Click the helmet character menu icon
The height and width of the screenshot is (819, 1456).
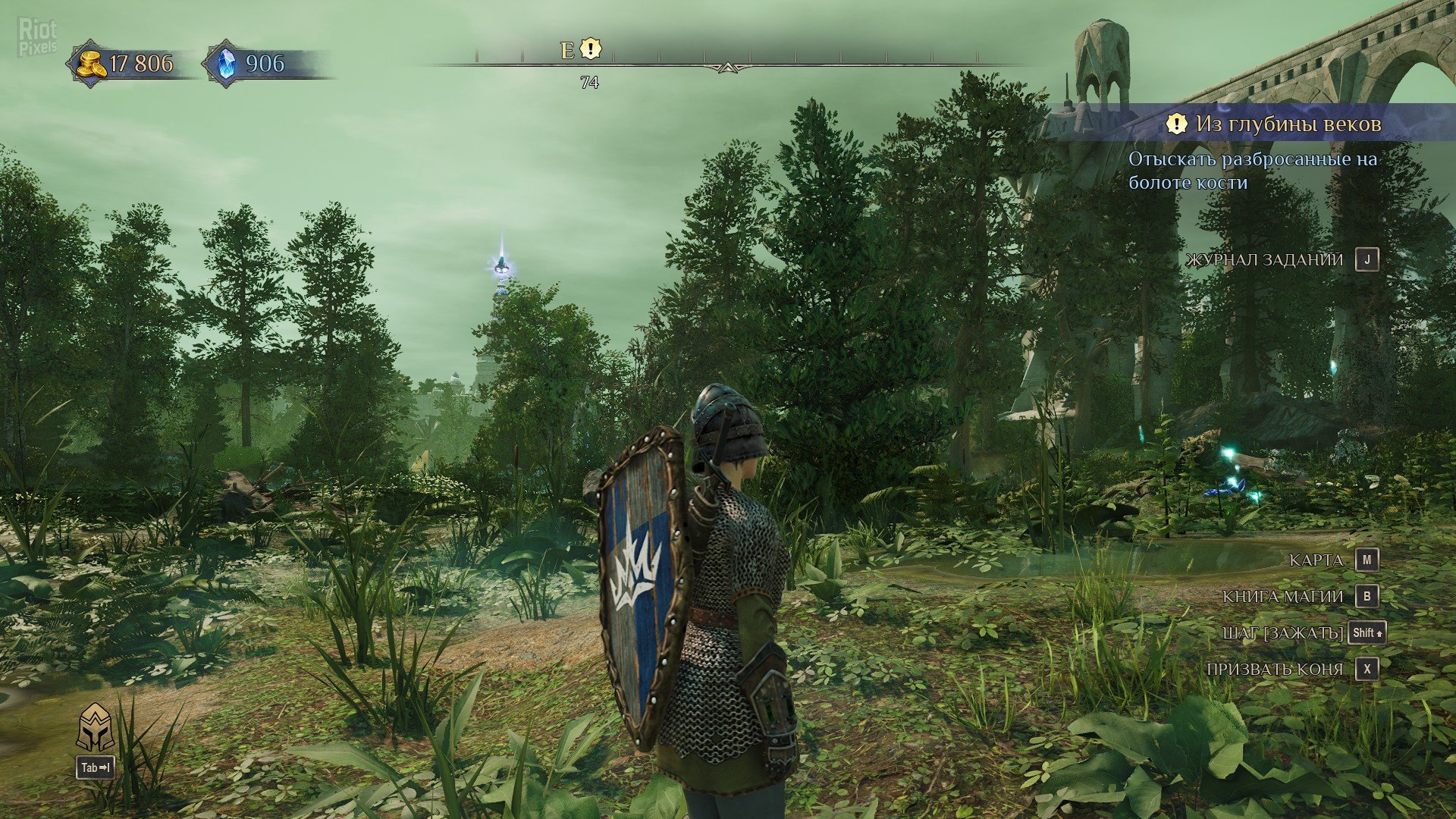pyautogui.click(x=96, y=727)
